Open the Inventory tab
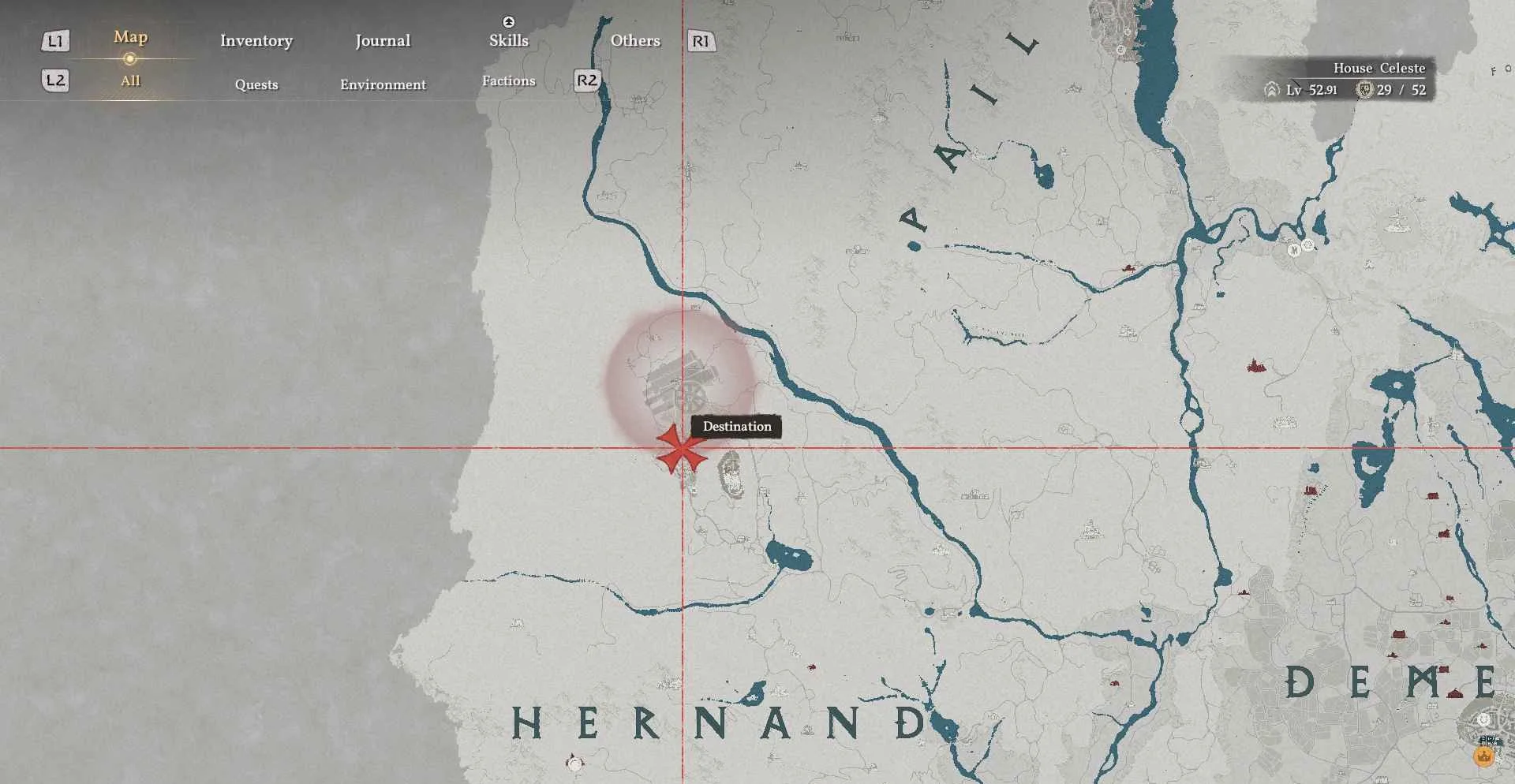Screen dimensions: 1515x784 [x=256, y=41]
